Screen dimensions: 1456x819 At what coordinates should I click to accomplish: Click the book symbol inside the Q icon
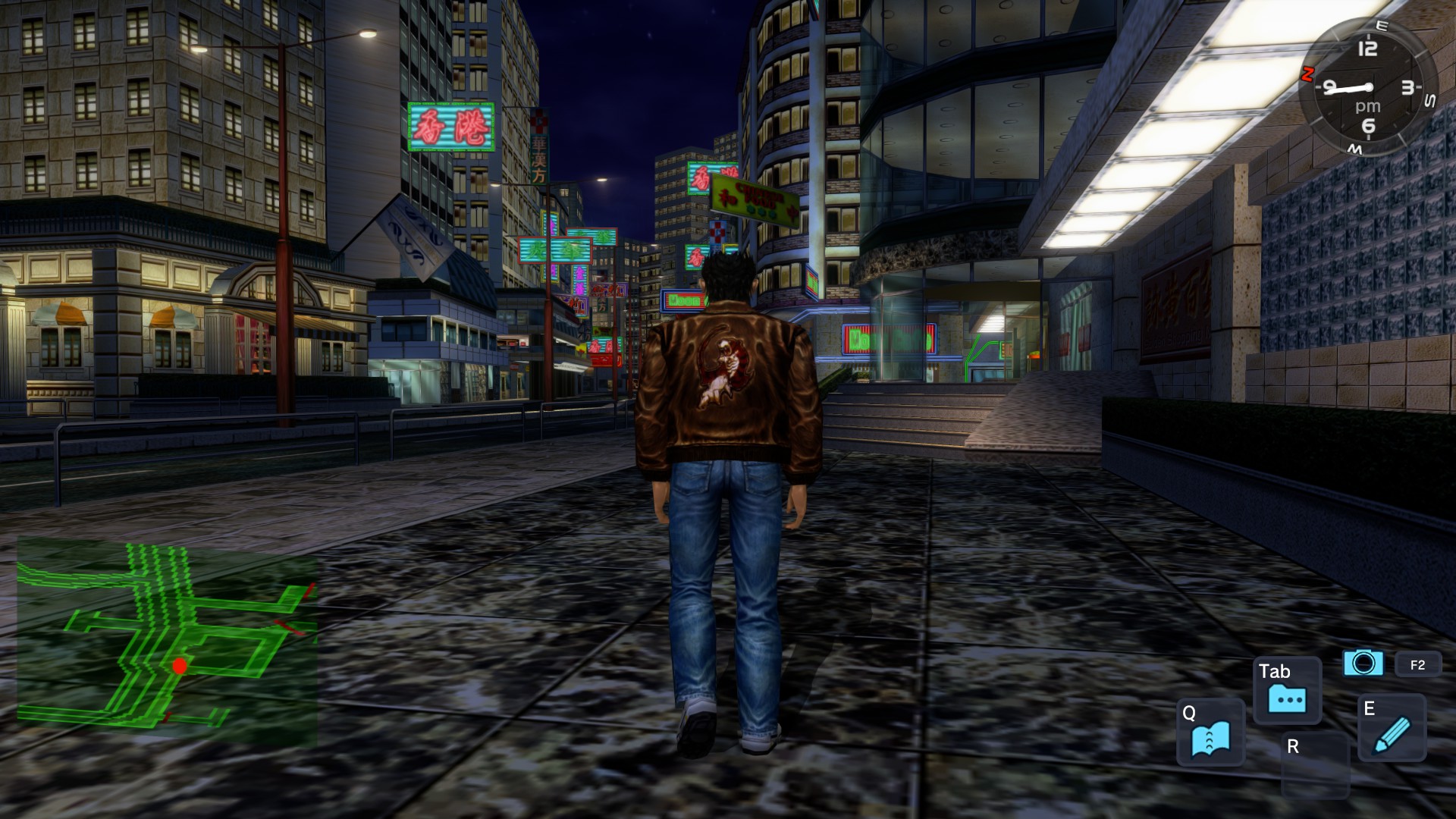pyautogui.click(x=1211, y=738)
